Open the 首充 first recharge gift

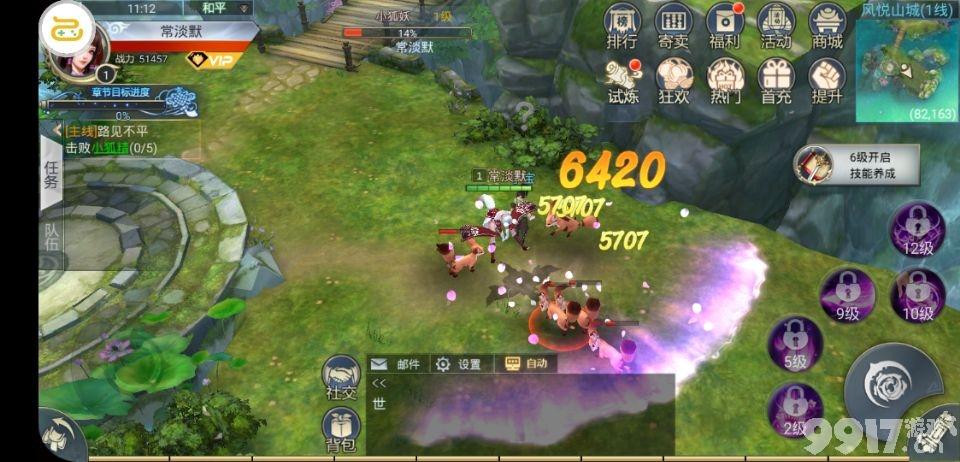tap(776, 80)
